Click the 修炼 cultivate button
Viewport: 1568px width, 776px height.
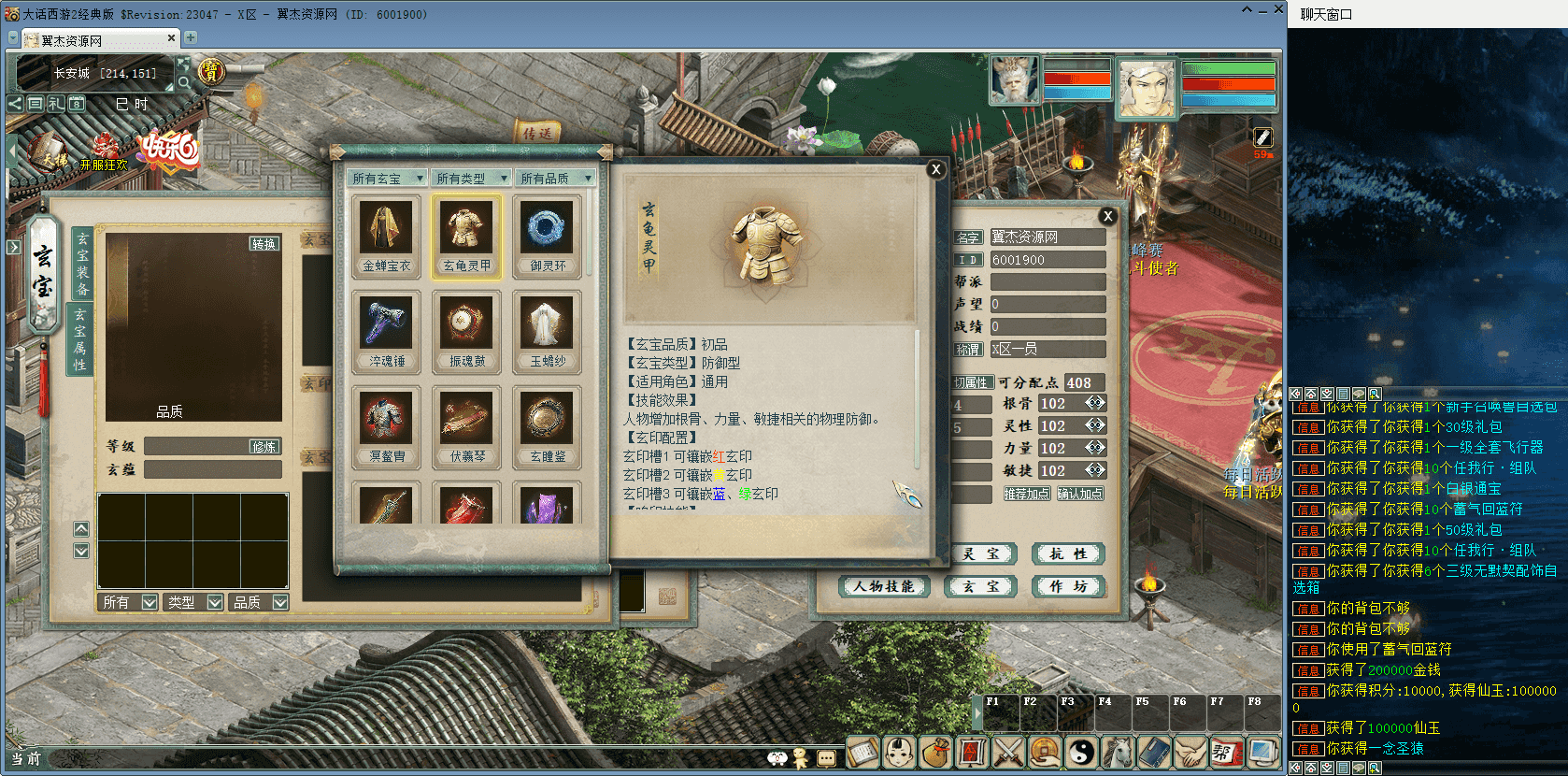pos(264,447)
